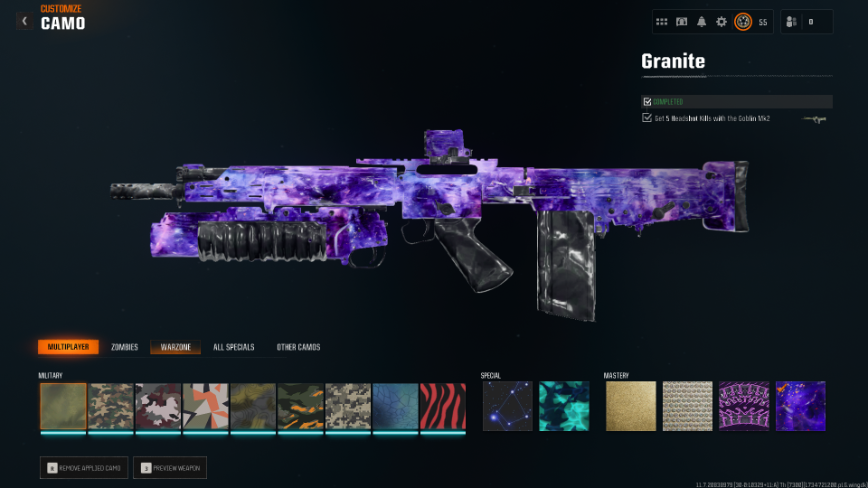
Task: Open the Warzone camo tab
Action: coord(175,347)
